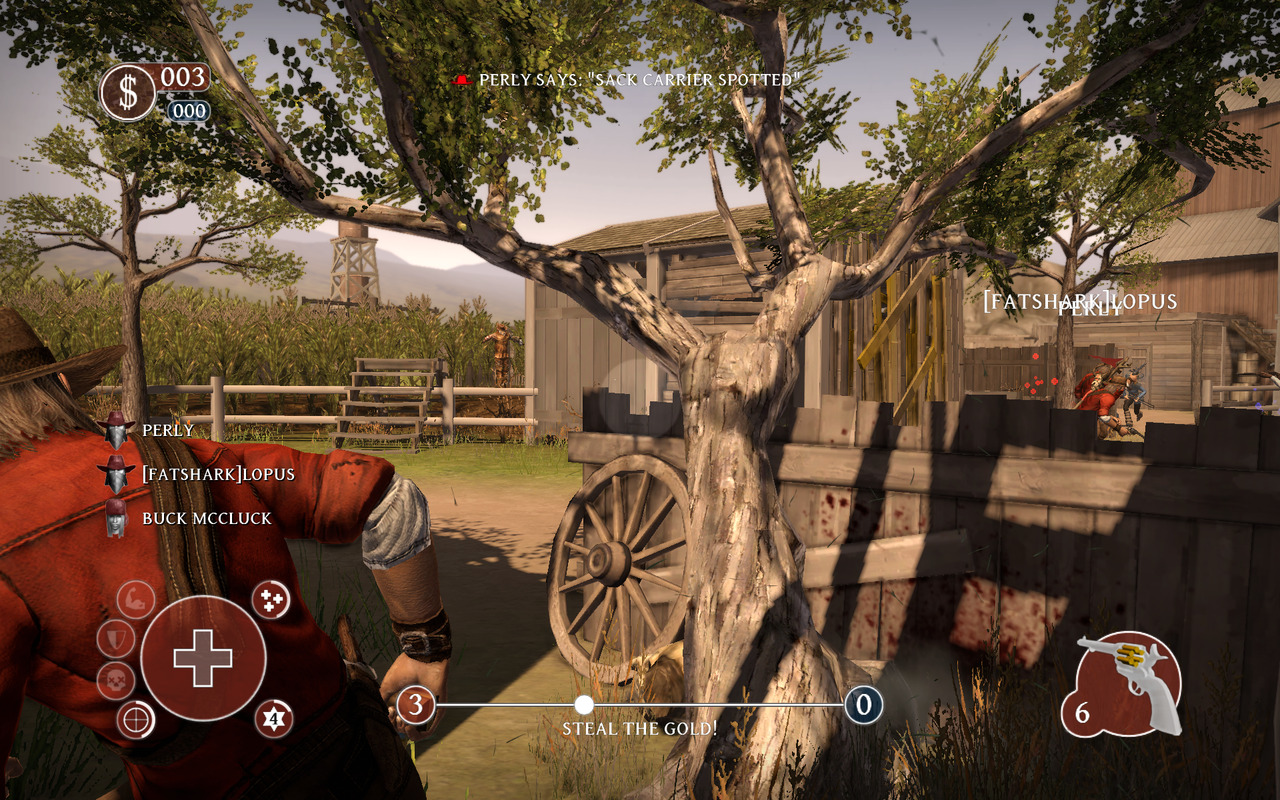Activate the crosshair ability icon
This screenshot has height=800, width=1280.
click(x=136, y=719)
